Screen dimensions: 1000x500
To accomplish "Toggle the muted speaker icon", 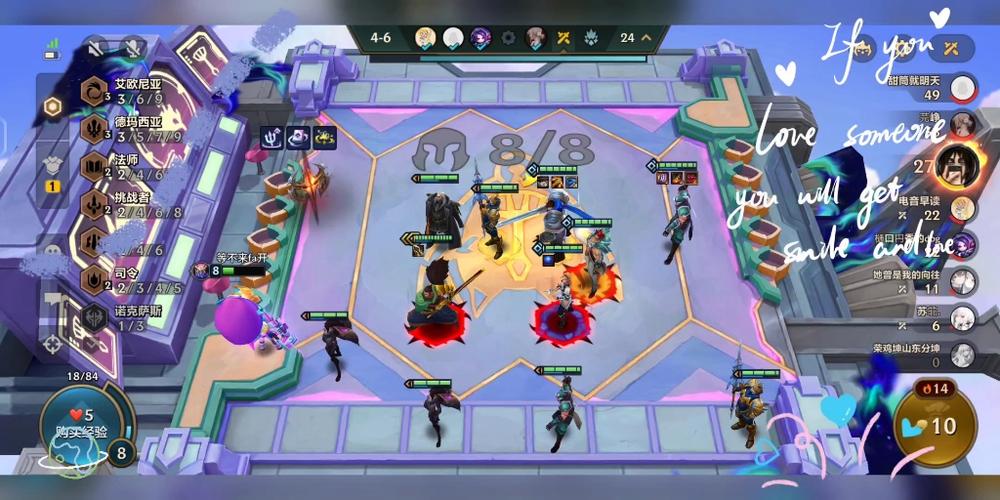I will pos(96,47).
